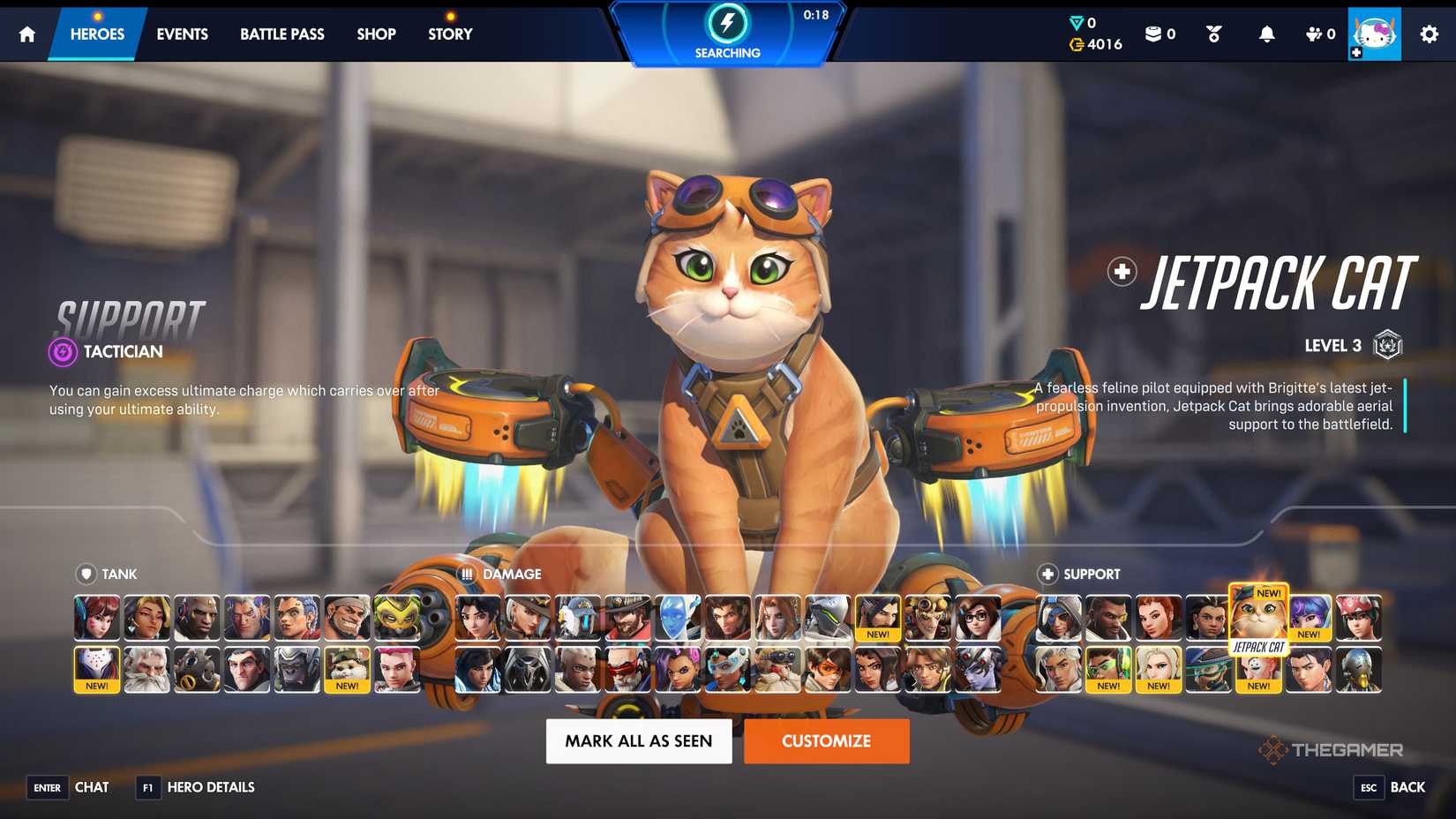Screen dimensions: 1456x819
Task: Click MARK ALL AS SEEN
Action: (x=638, y=740)
